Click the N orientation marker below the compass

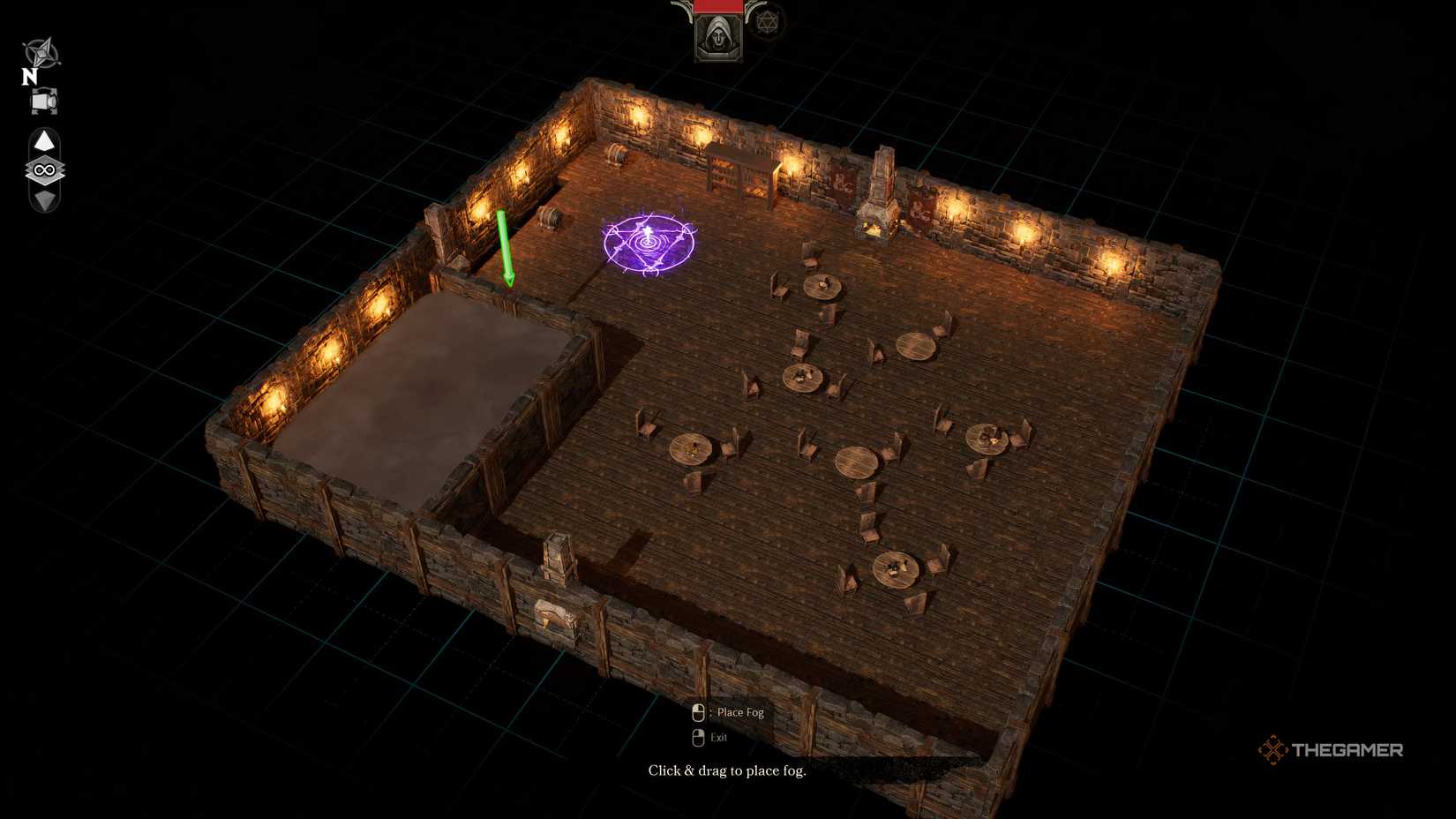click(27, 76)
